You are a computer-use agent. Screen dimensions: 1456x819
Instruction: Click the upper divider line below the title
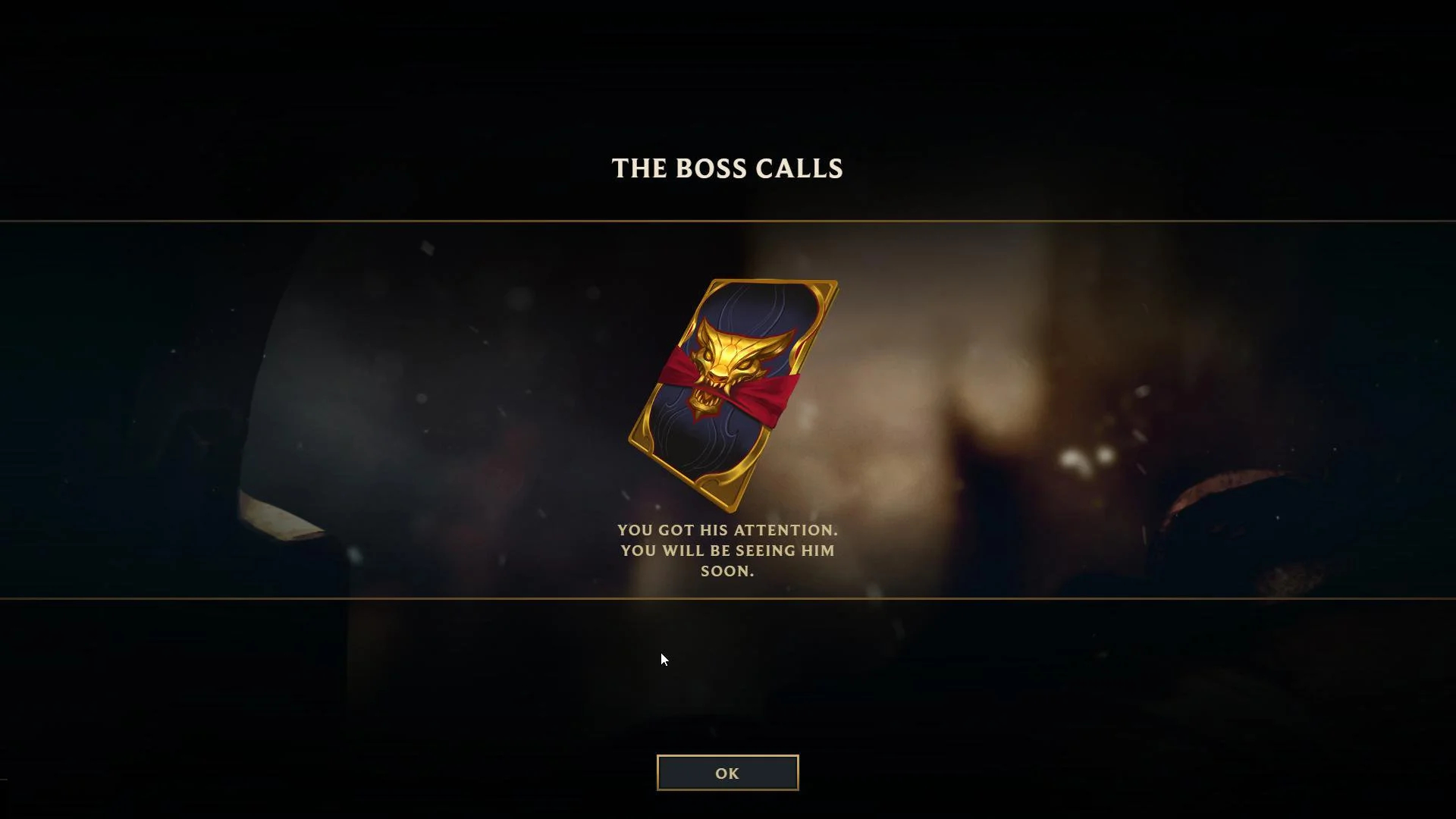(x=728, y=223)
